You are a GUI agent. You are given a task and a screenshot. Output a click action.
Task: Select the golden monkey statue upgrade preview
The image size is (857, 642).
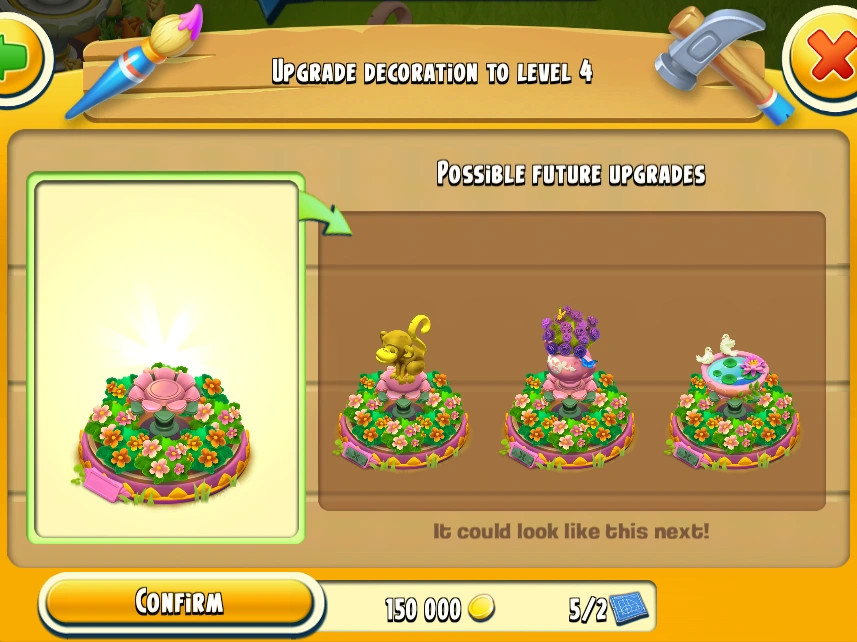click(x=402, y=397)
